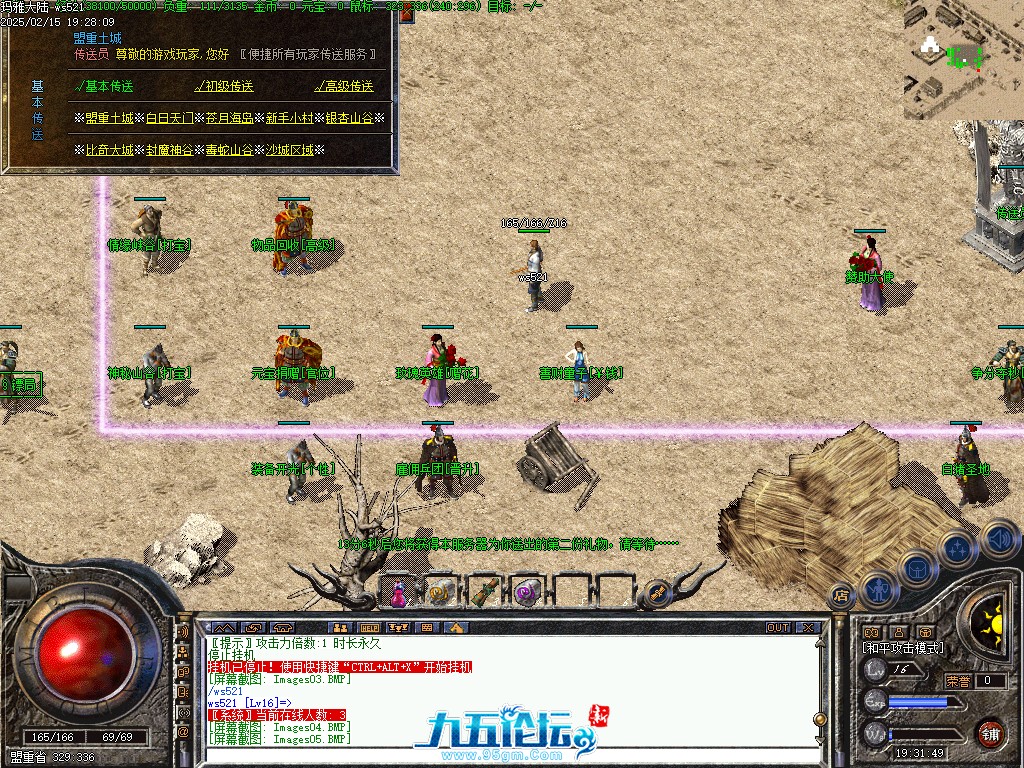Choose the 白日天门 destination link
The height and width of the screenshot is (768, 1024).
170,118
